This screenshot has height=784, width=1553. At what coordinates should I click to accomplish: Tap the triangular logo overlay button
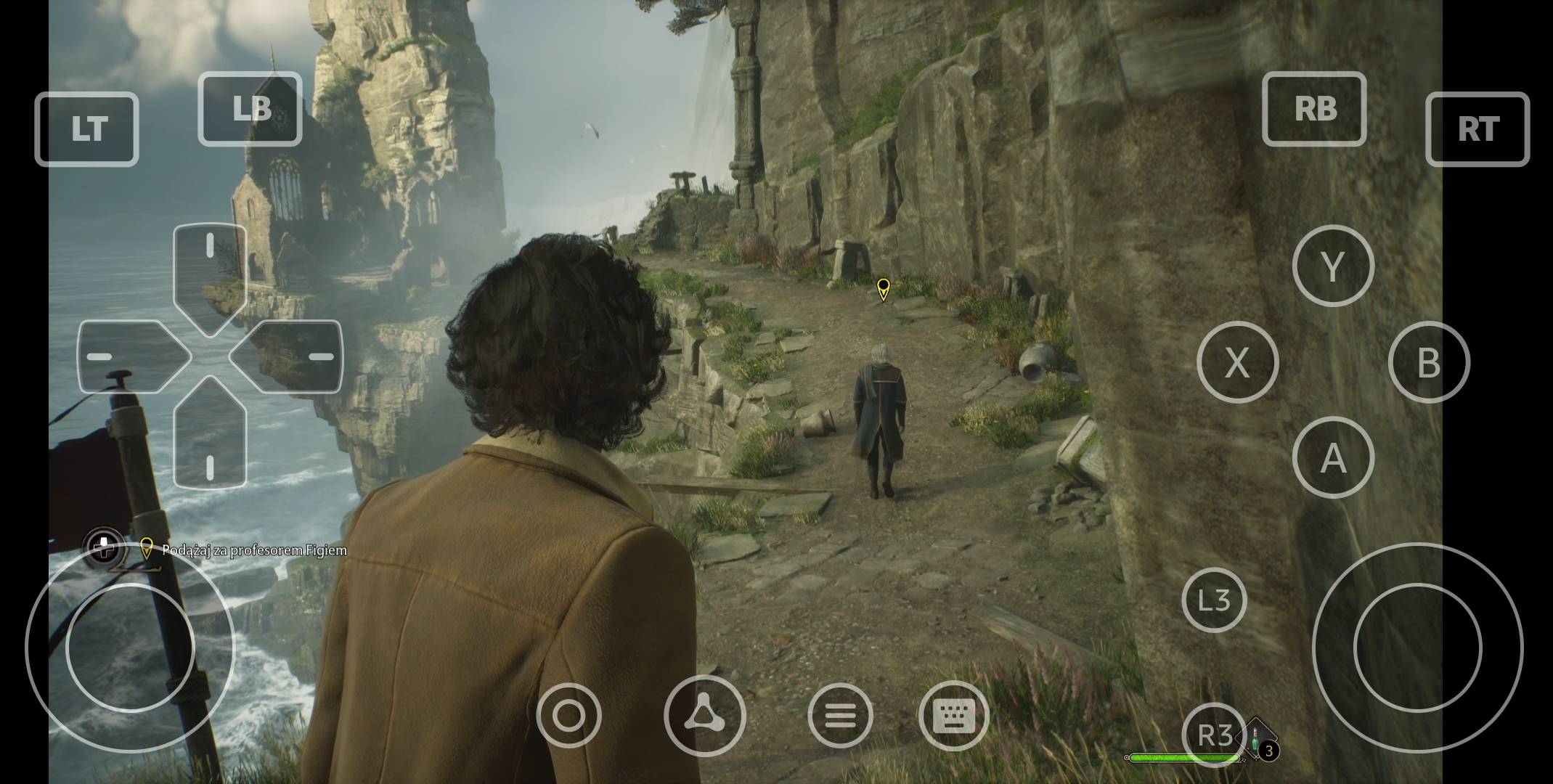click(x=704, y=715)
